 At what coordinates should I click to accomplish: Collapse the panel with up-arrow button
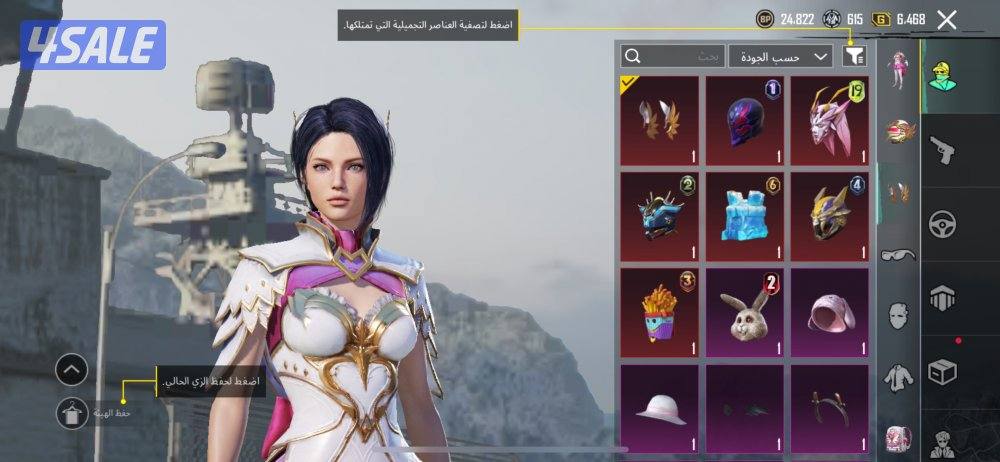pos(72,371)
